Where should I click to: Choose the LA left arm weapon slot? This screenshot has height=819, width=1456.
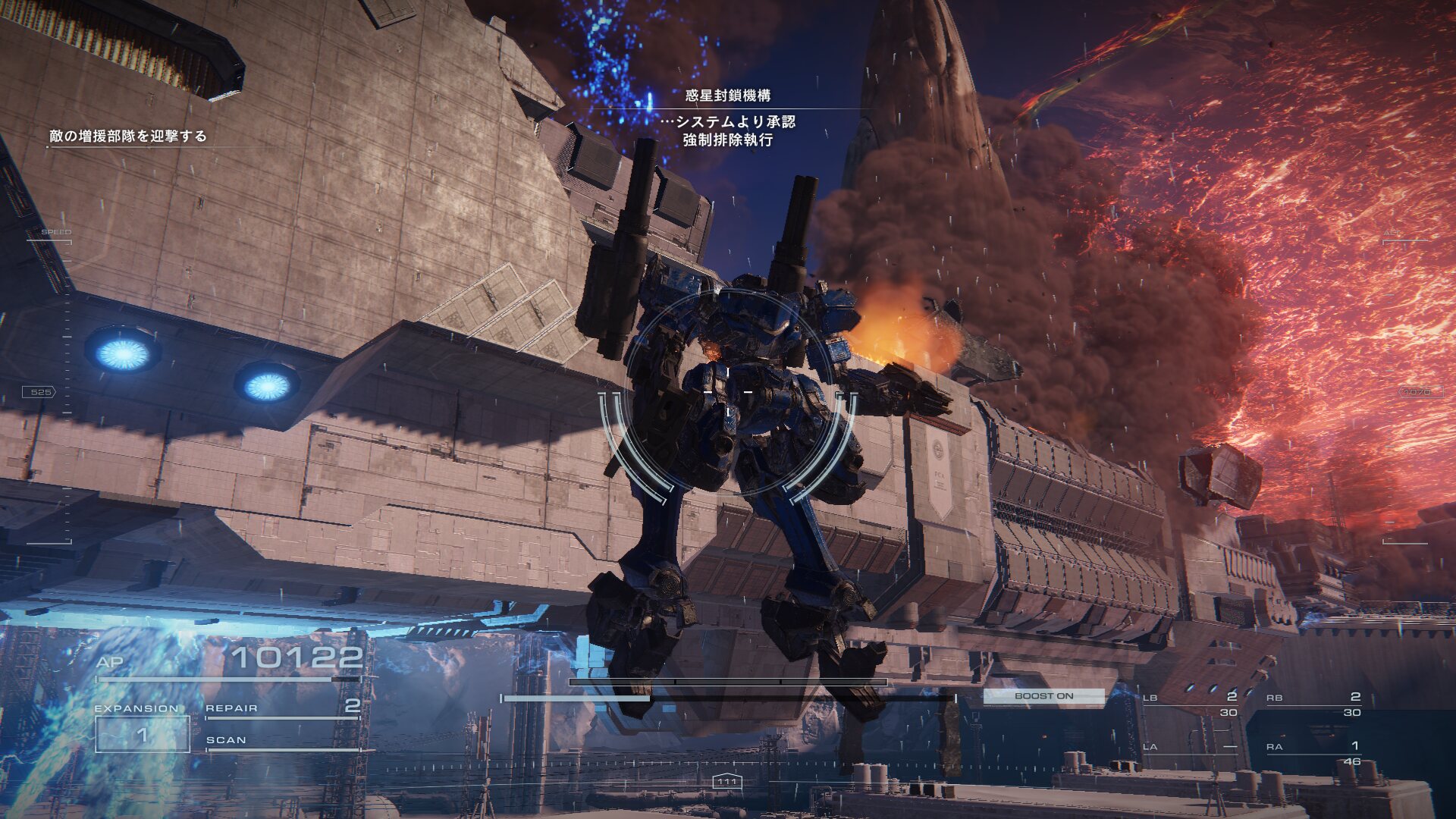tap(1190, 747)
